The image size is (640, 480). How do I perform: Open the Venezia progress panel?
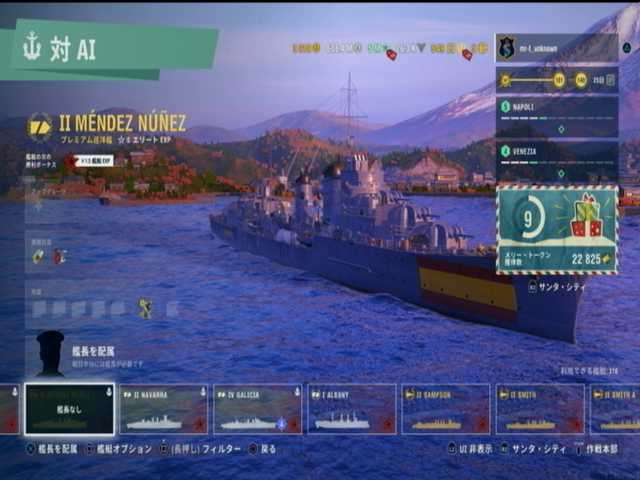pos(556,161)
